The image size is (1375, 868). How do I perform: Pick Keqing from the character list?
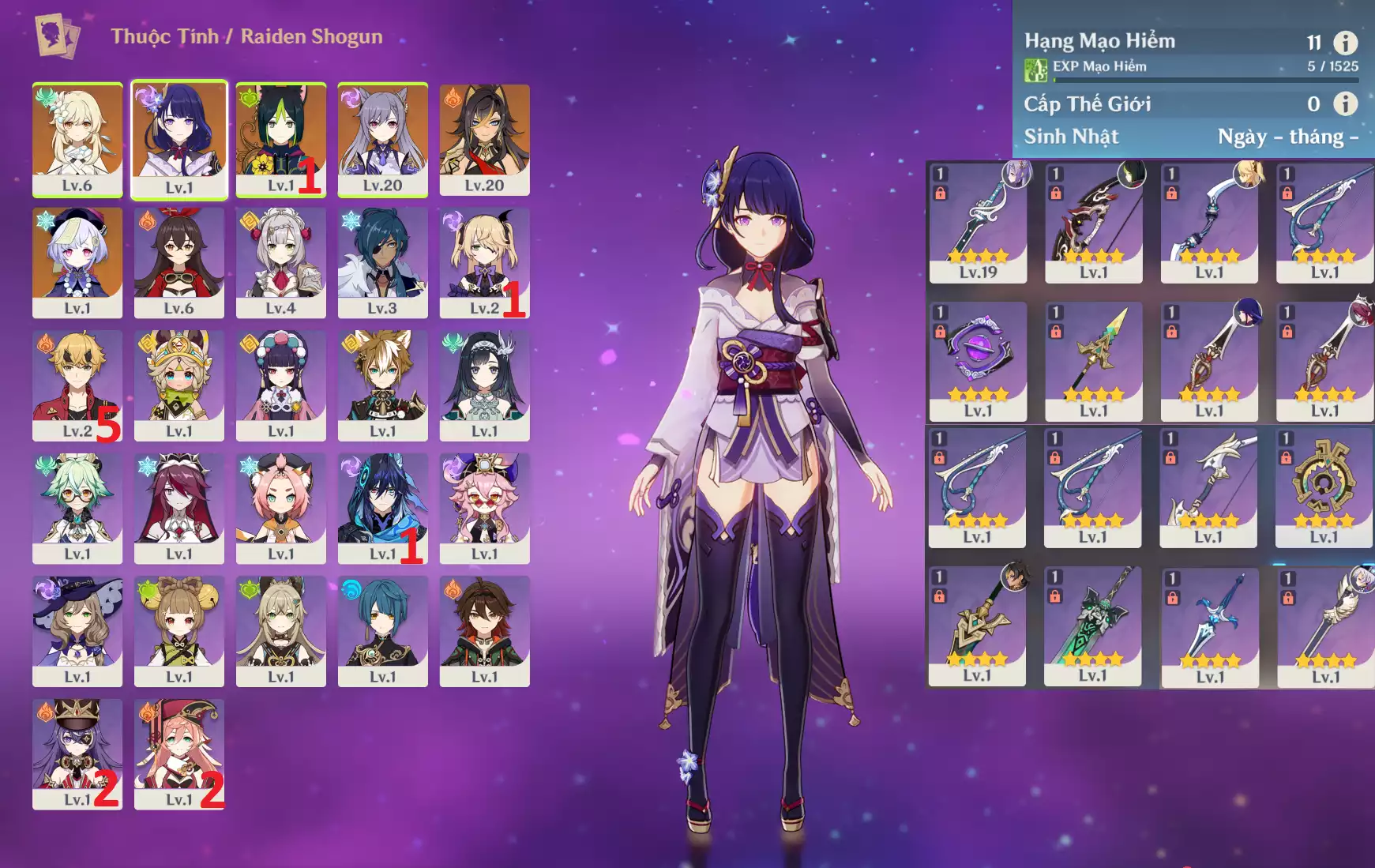(x=382, y=139)
